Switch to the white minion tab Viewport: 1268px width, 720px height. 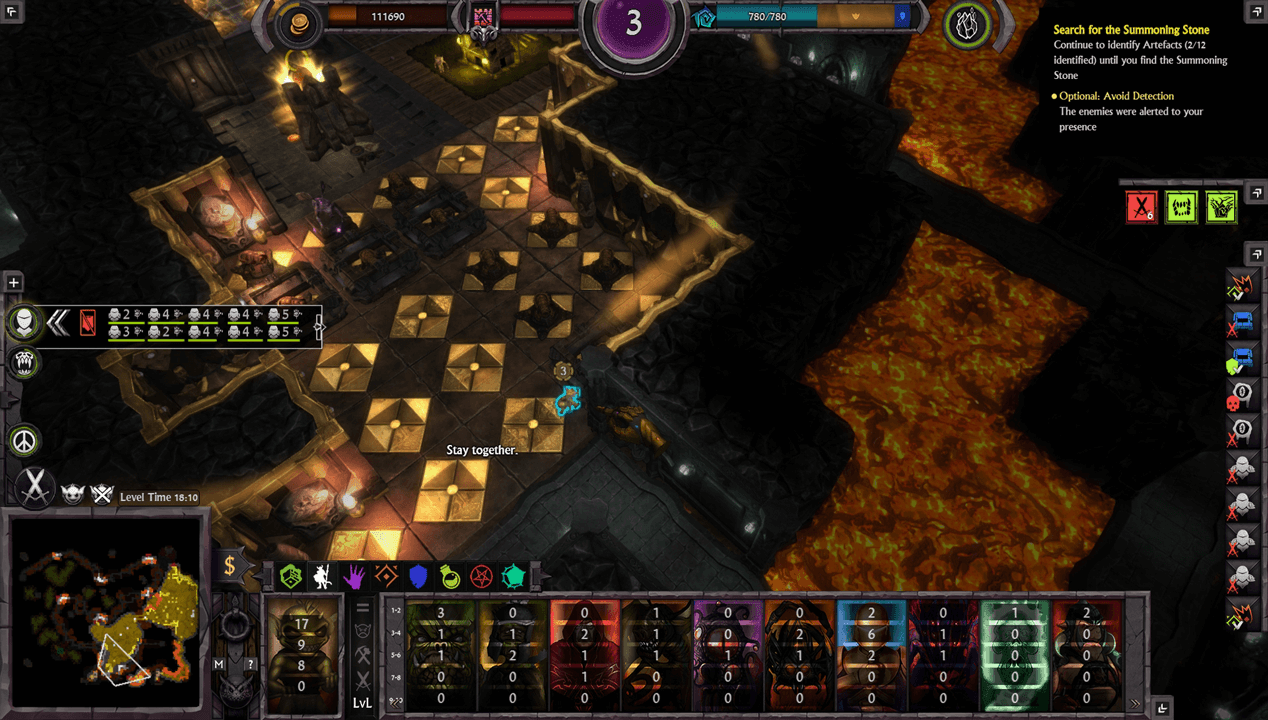coord(323,575)
